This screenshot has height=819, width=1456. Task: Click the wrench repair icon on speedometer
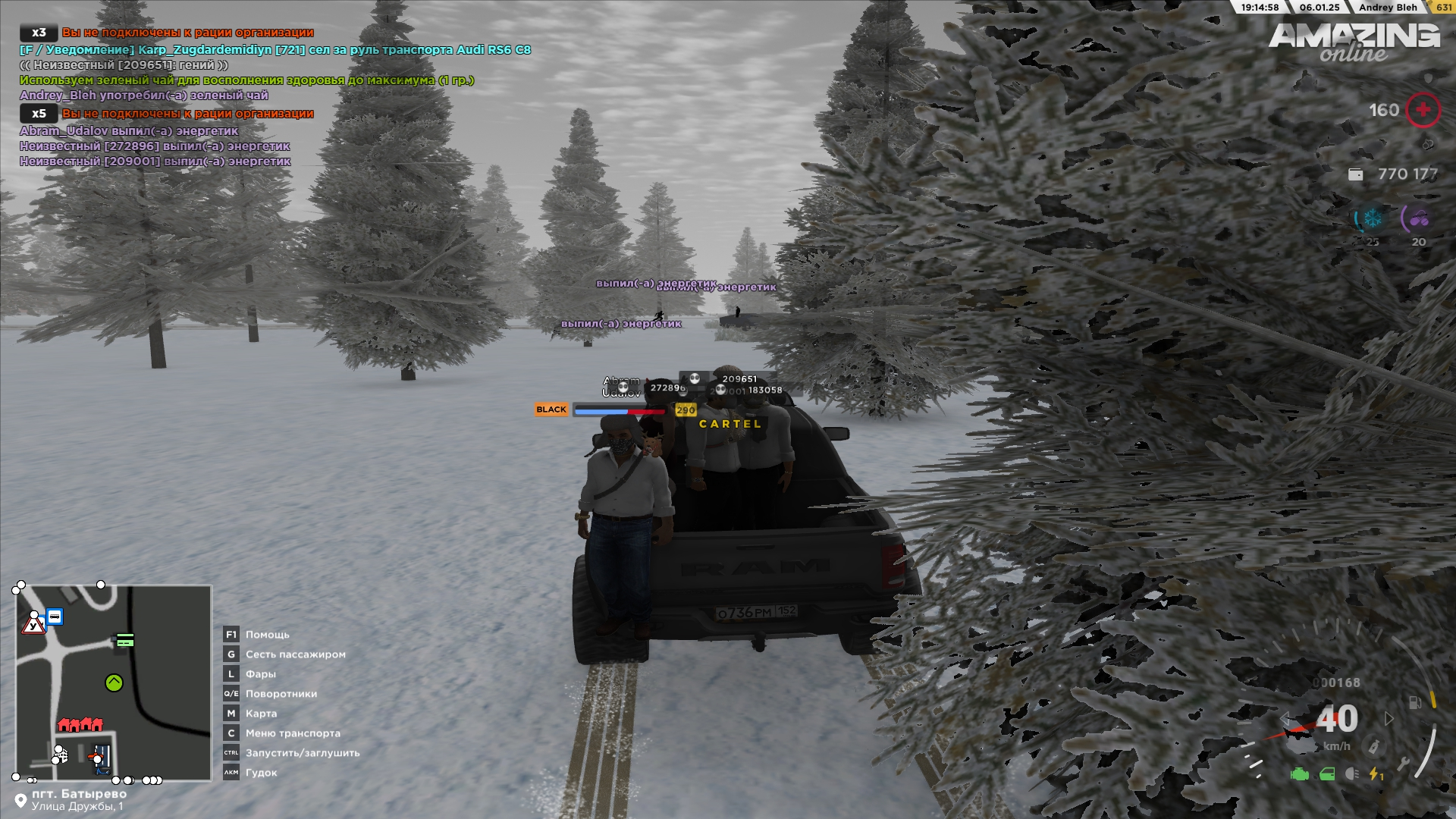[x=1404, y=764]
